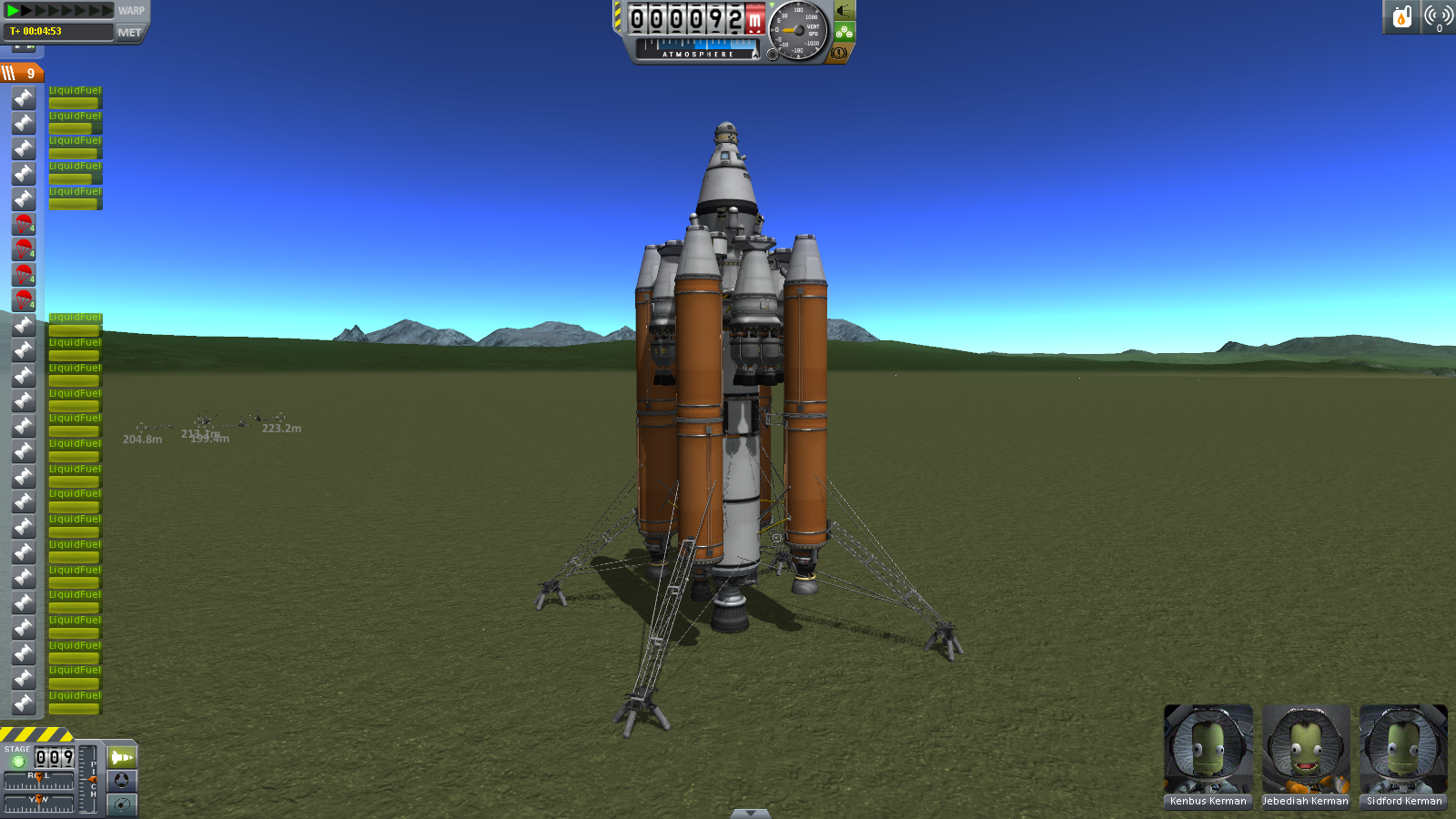Screen dimensions: 1456x819
Task: Select the staging rocket mode icon
Action: 122,756
